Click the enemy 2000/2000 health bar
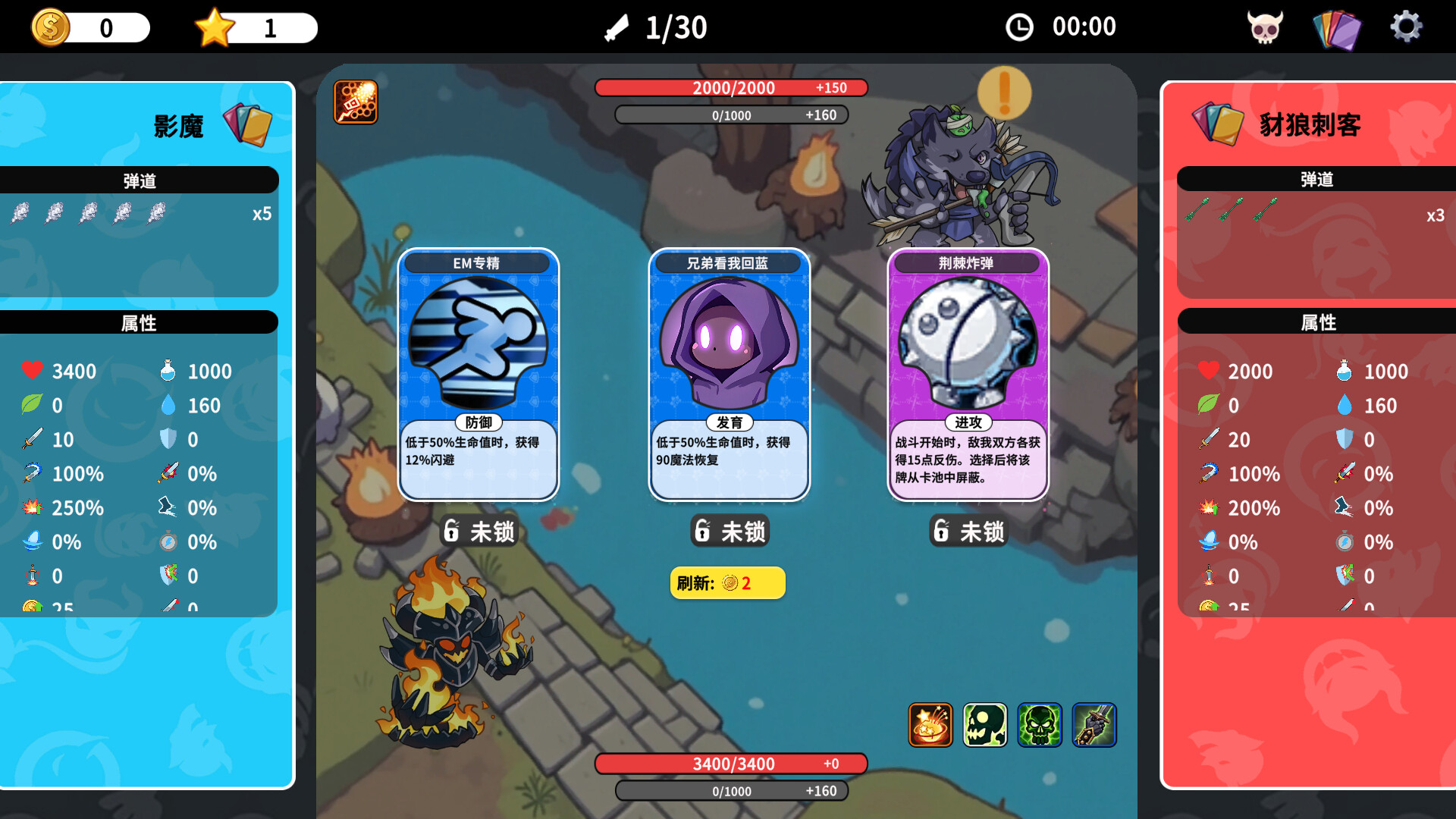 pyautogui.click(x=732, y=88)
